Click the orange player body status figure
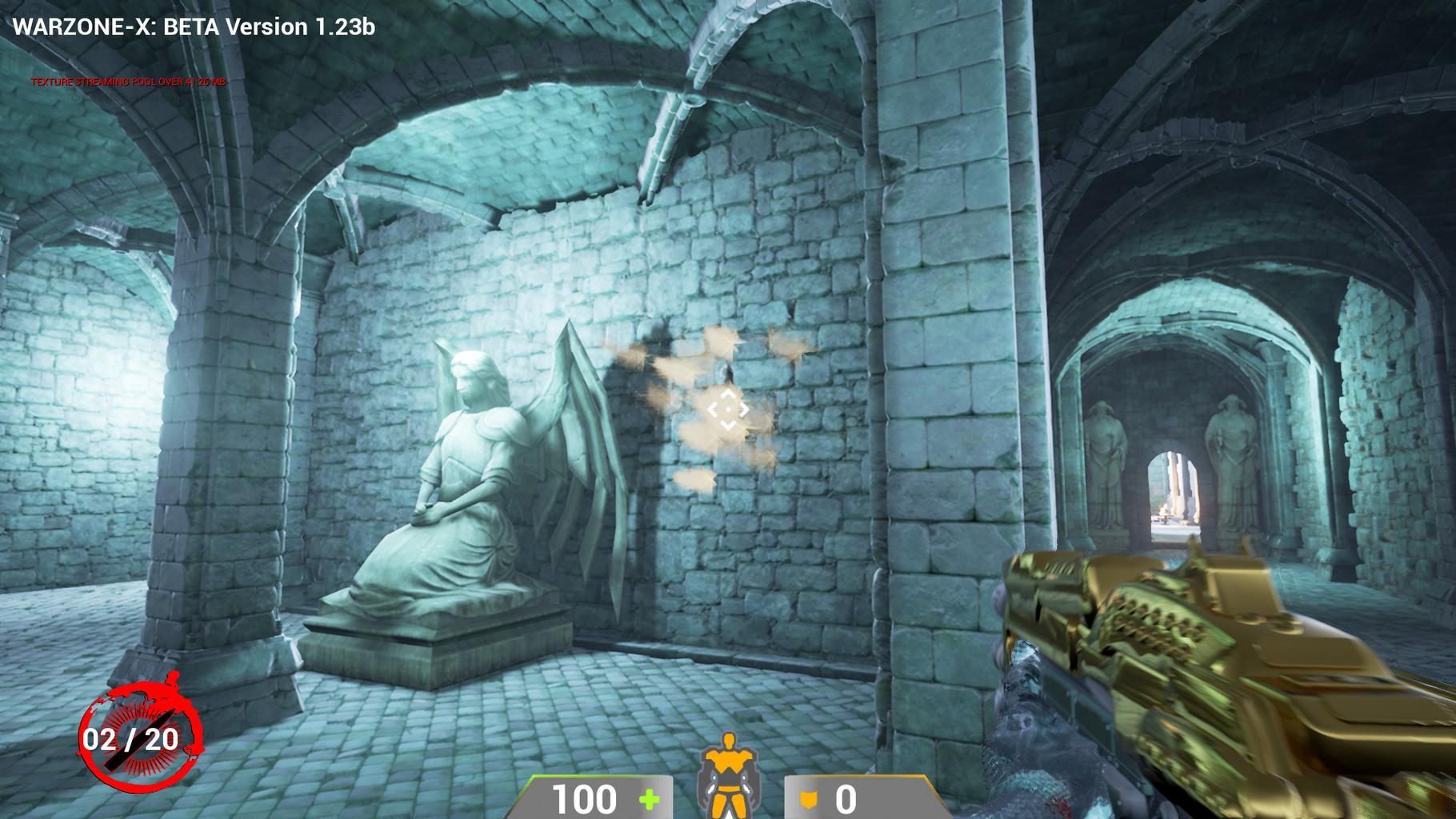This screenshot has height=819, width=1456. 728,775
